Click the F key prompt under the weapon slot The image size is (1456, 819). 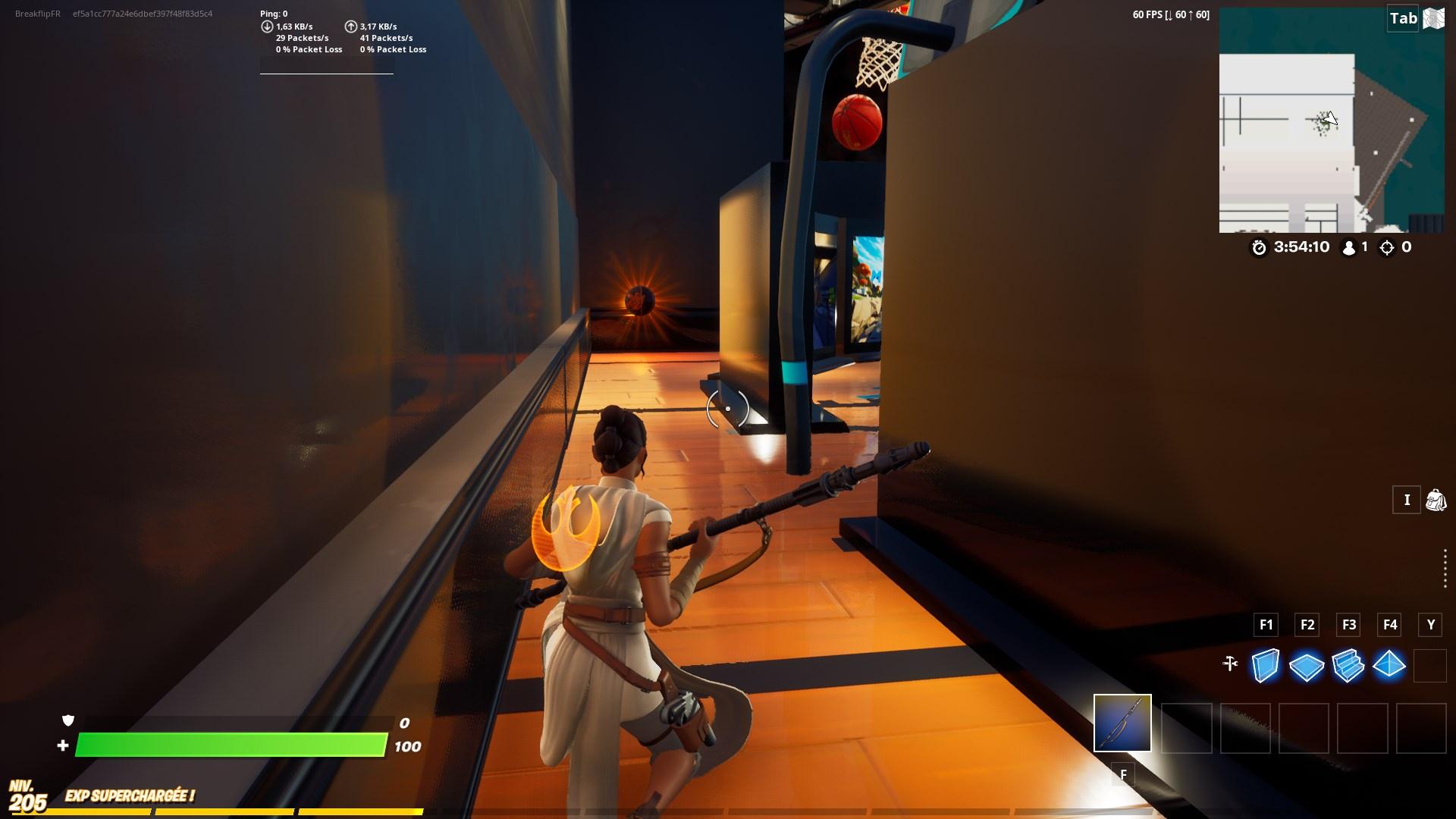[1122, 775]
